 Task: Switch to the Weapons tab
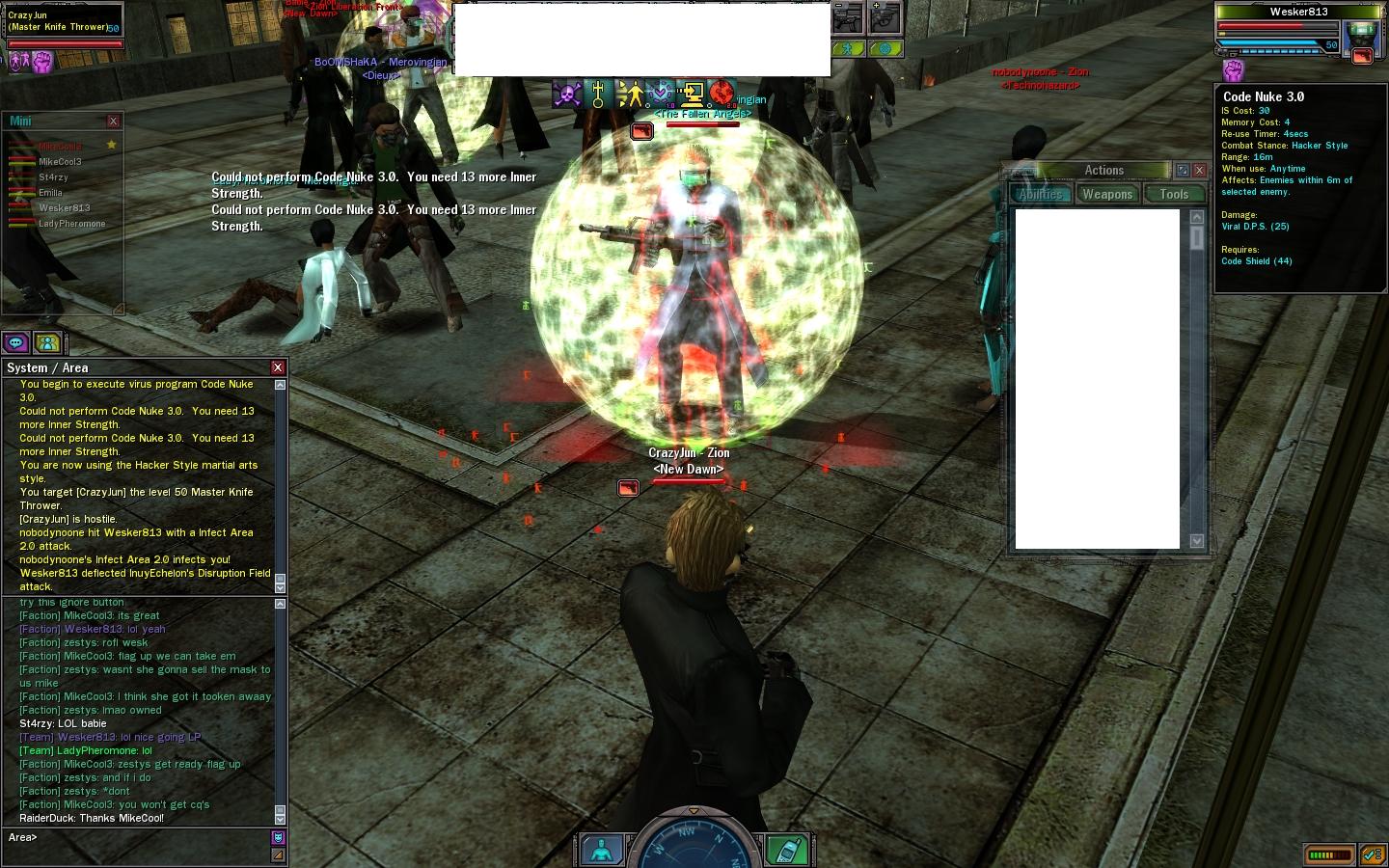click(1106, 194)
